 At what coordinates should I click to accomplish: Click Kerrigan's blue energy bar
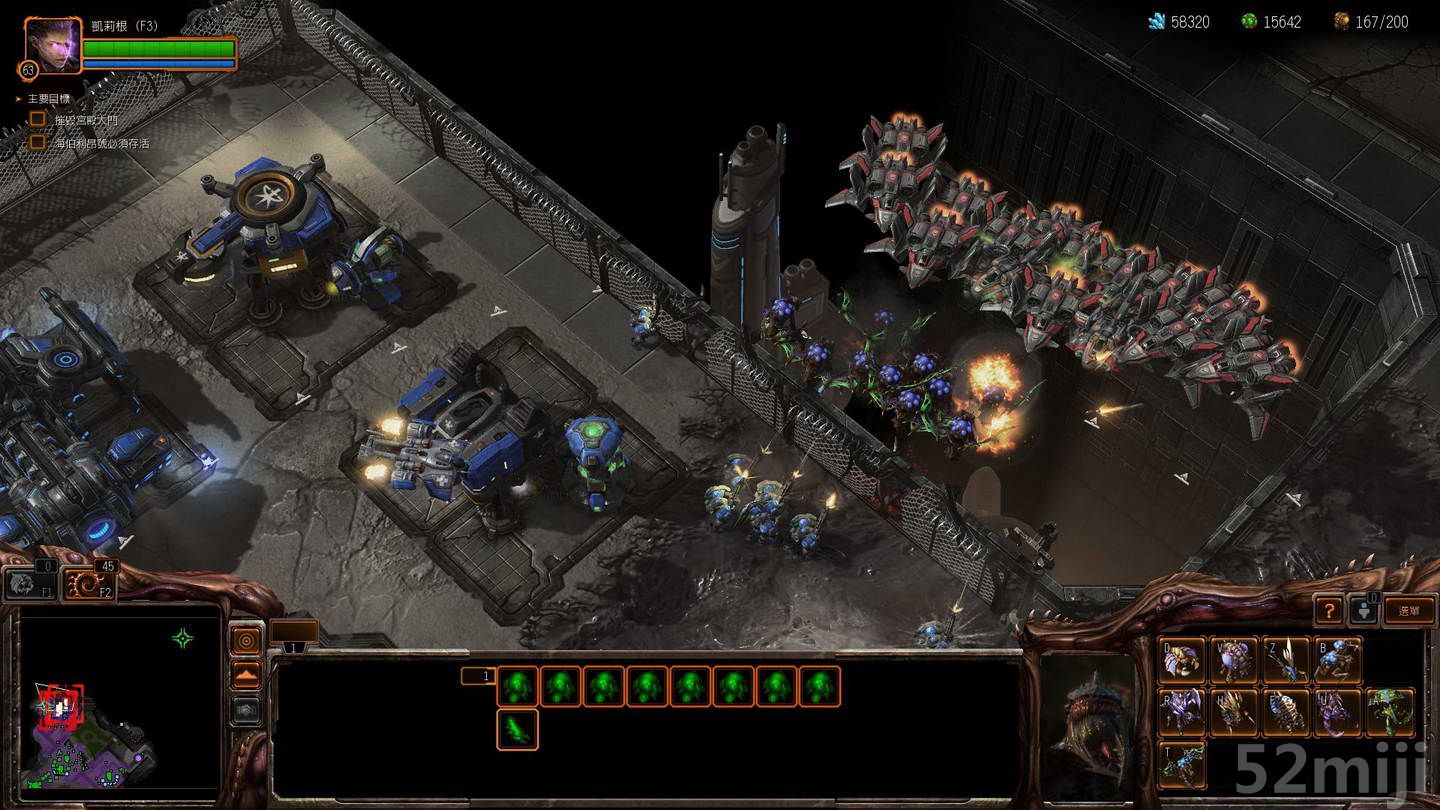(160, 64)
